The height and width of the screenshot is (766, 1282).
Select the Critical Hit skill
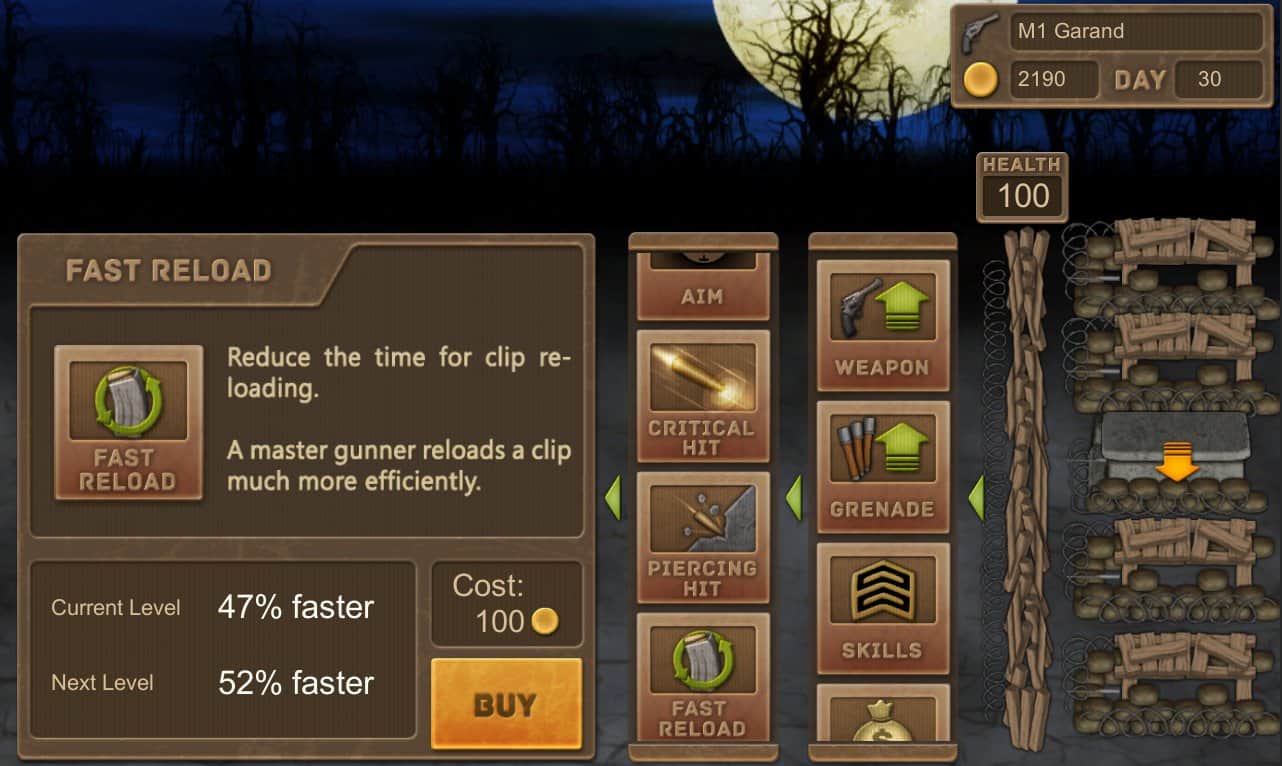(702, 396)
